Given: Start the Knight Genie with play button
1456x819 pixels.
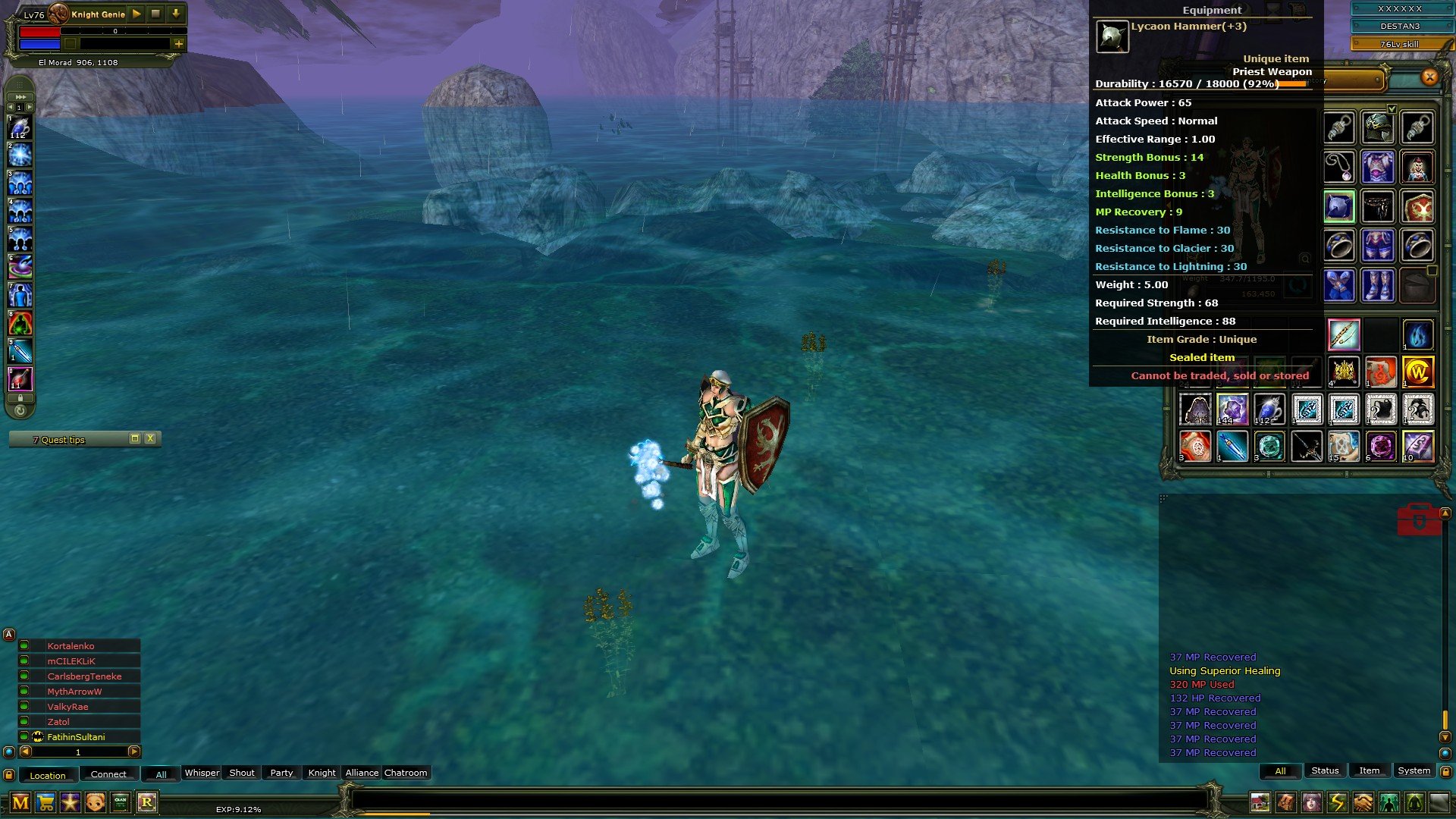Looking at the screenshot, I should 136,14.
